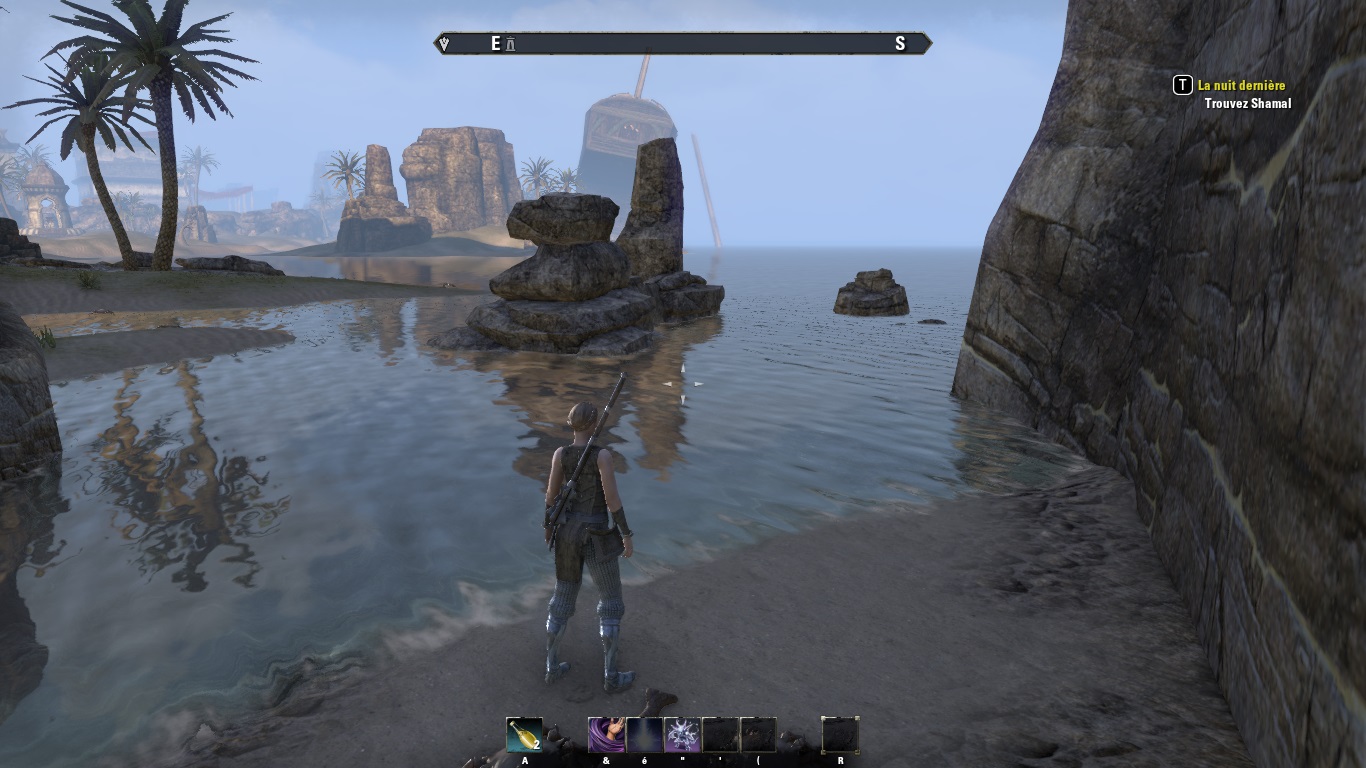Image resolution: width=1366 pixels, height=768 pixels.
Task: Trigger the winged creature summon ability
Action: coord(682,735)
